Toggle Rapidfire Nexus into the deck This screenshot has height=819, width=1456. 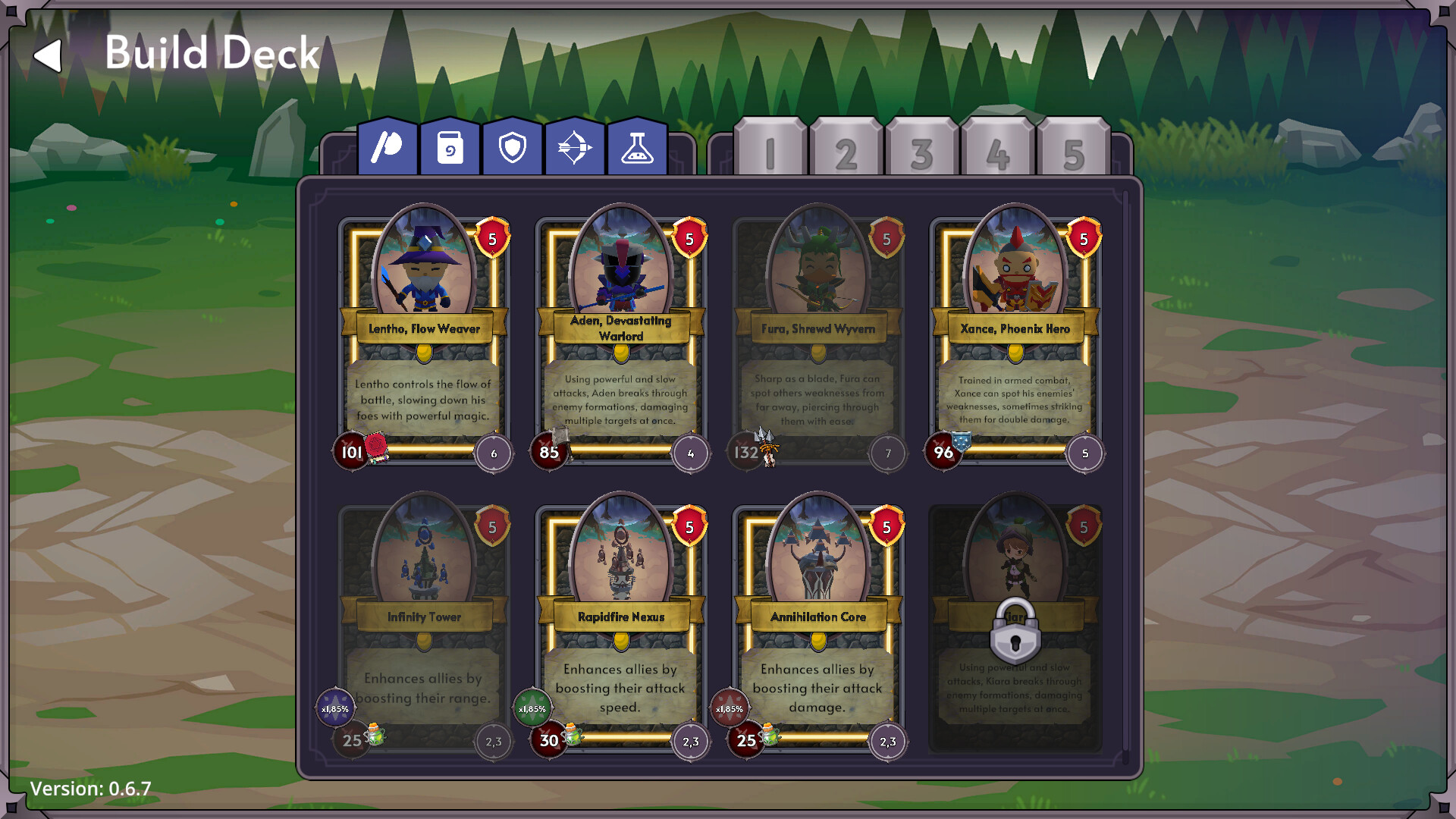point(620,576)
